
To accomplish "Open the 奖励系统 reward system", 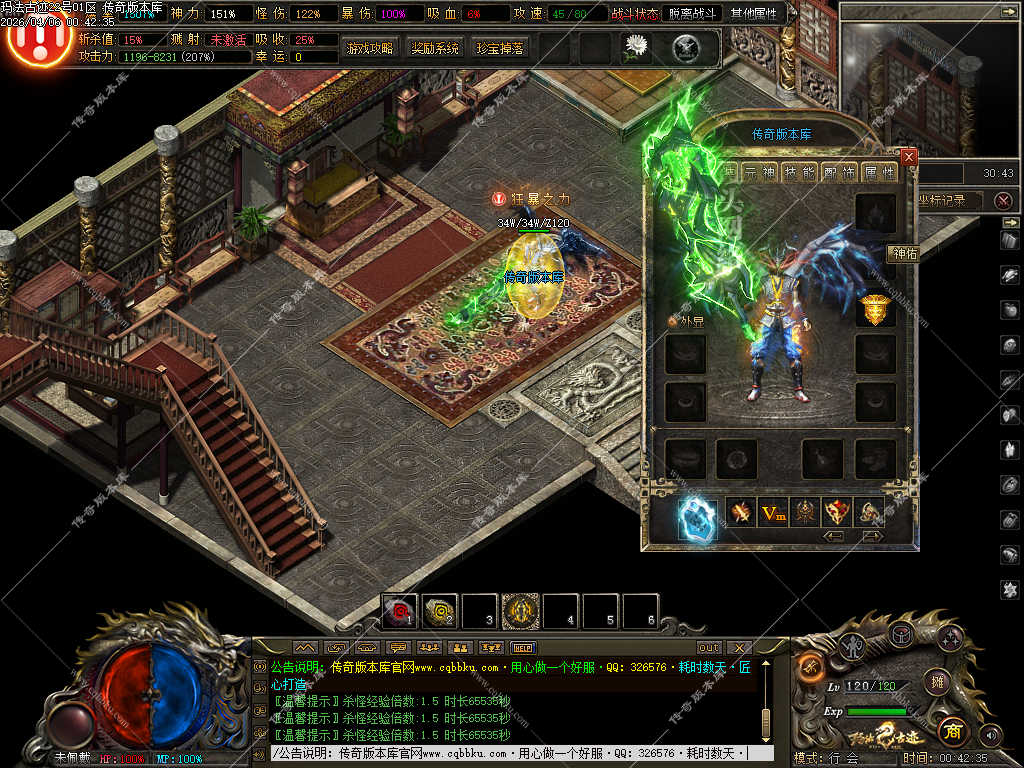I will tap(435, 47).
